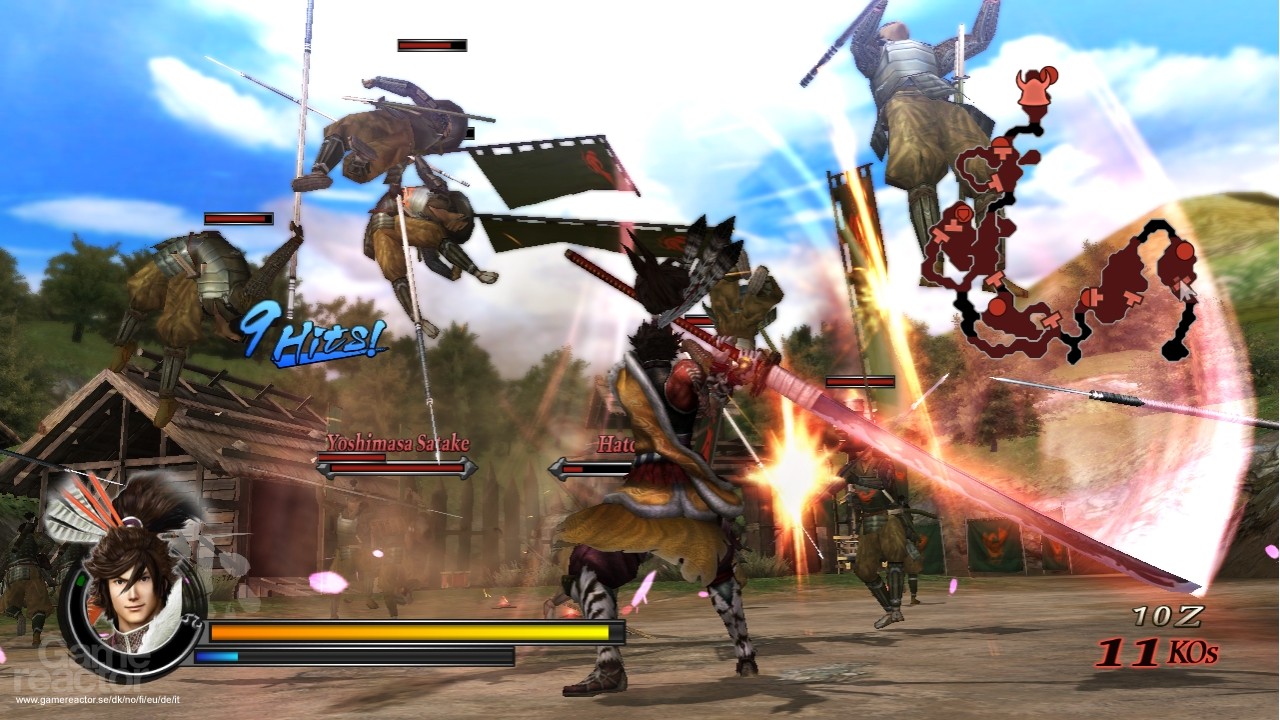1280x720 pixels.
Task: Toggle Yoshimasa Satake's enemy health bar
Action: pos(394,468)
